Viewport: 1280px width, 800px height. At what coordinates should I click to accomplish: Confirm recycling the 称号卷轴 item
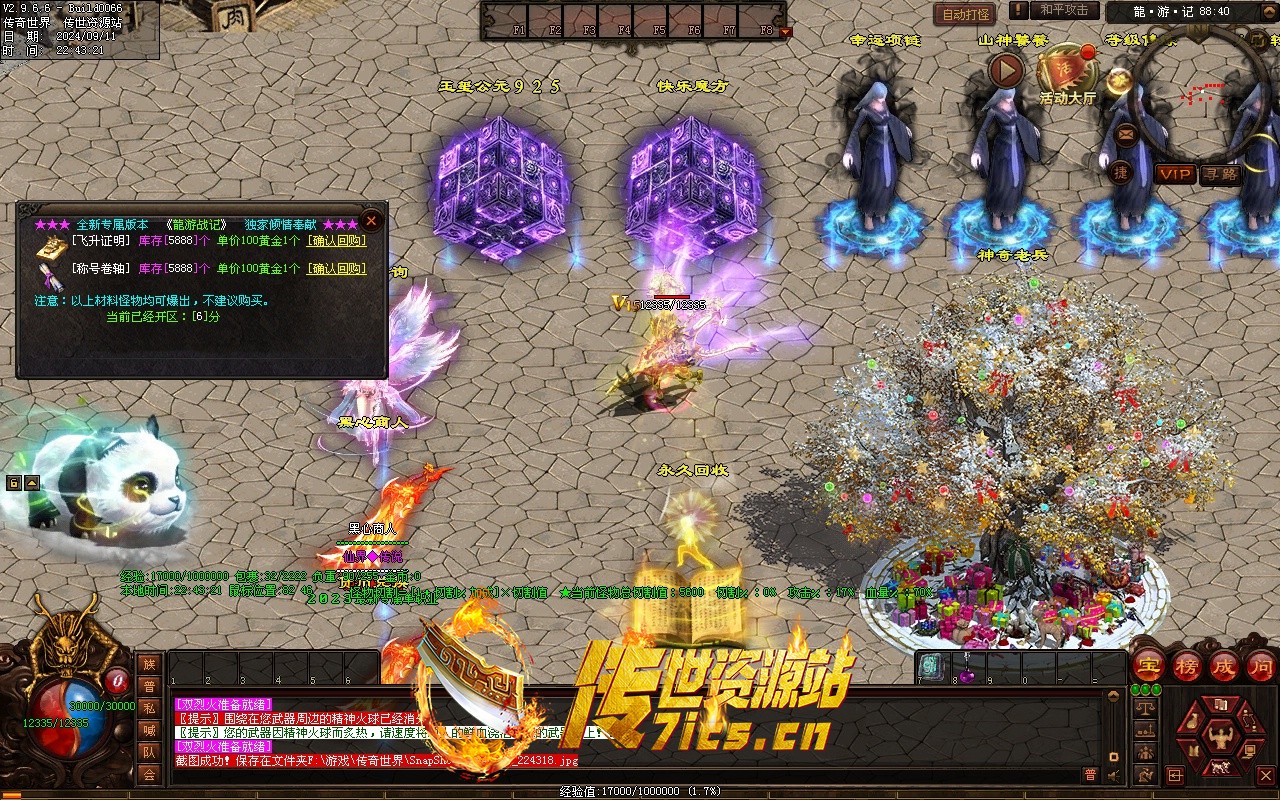coord(336,269)
